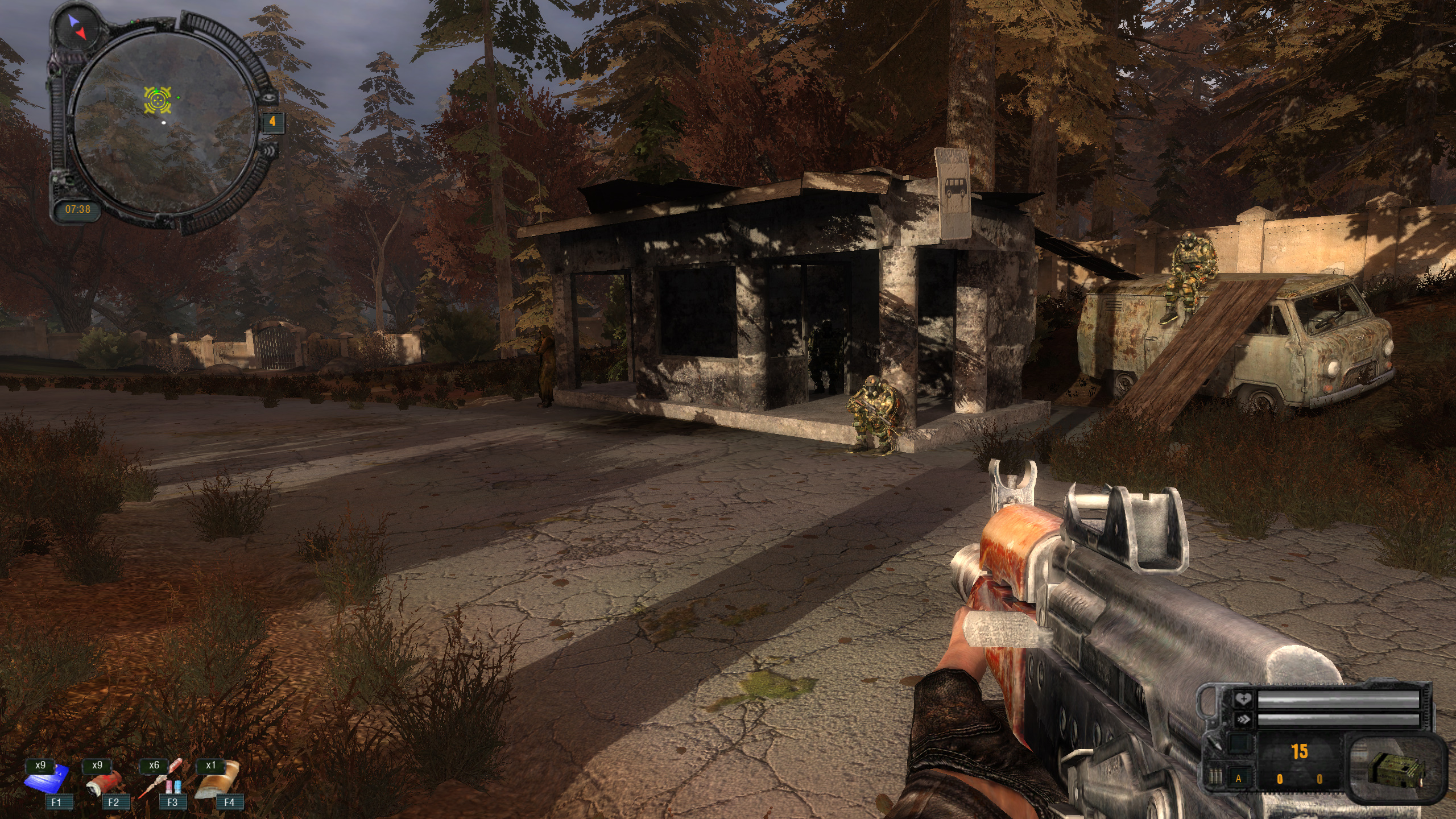Toggle the fire mode indicator showing A
This screenshot has height=819, width=1456.
(1238, 779)
